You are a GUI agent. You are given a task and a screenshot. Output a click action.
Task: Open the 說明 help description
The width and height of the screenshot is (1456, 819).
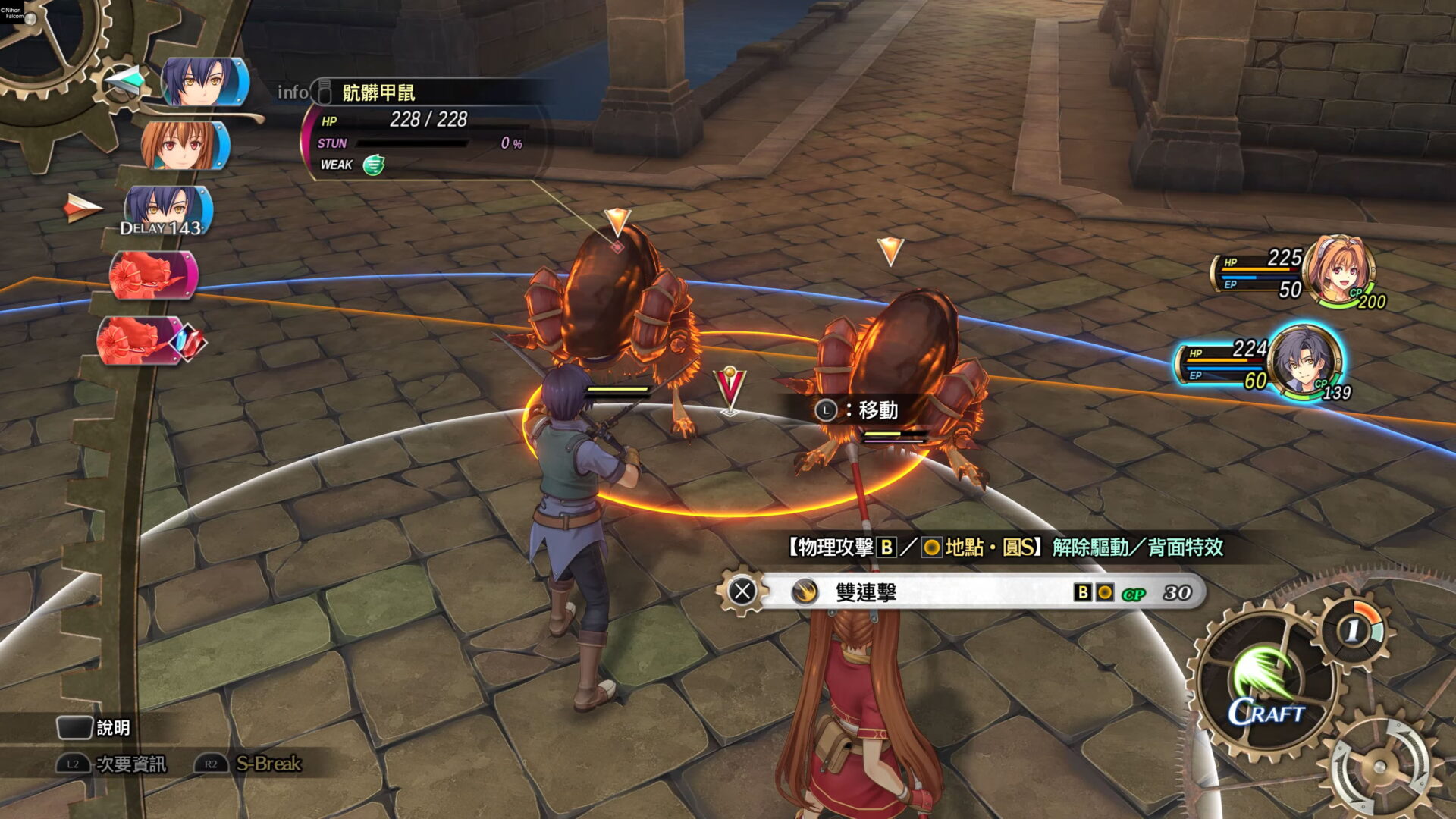[x=112, y=728]
